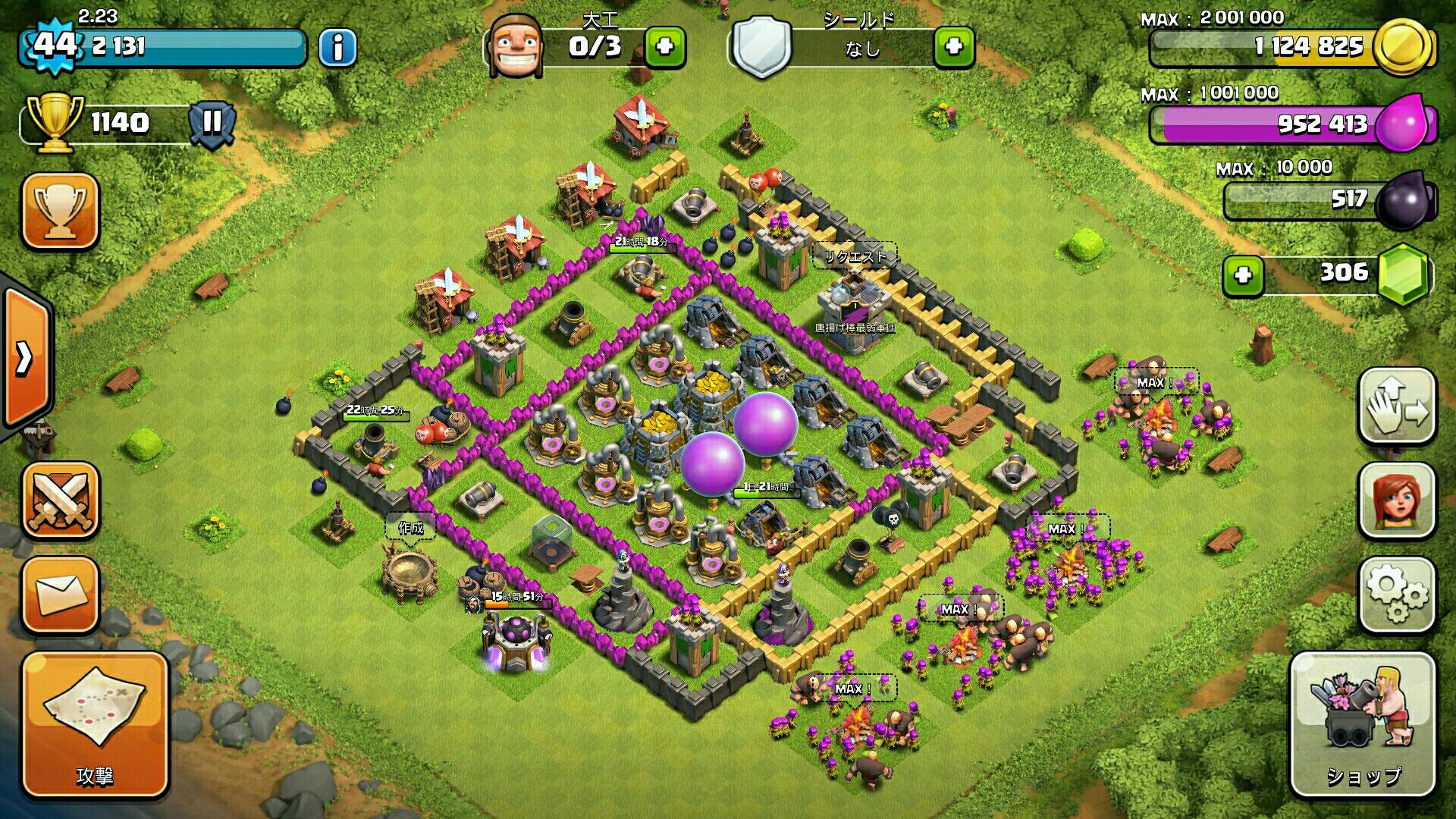This screenshot has width=1456, height=819.
Task: Tap the Request bubble over clan castle
Action: pyautogui.click(x=855, y=257)
